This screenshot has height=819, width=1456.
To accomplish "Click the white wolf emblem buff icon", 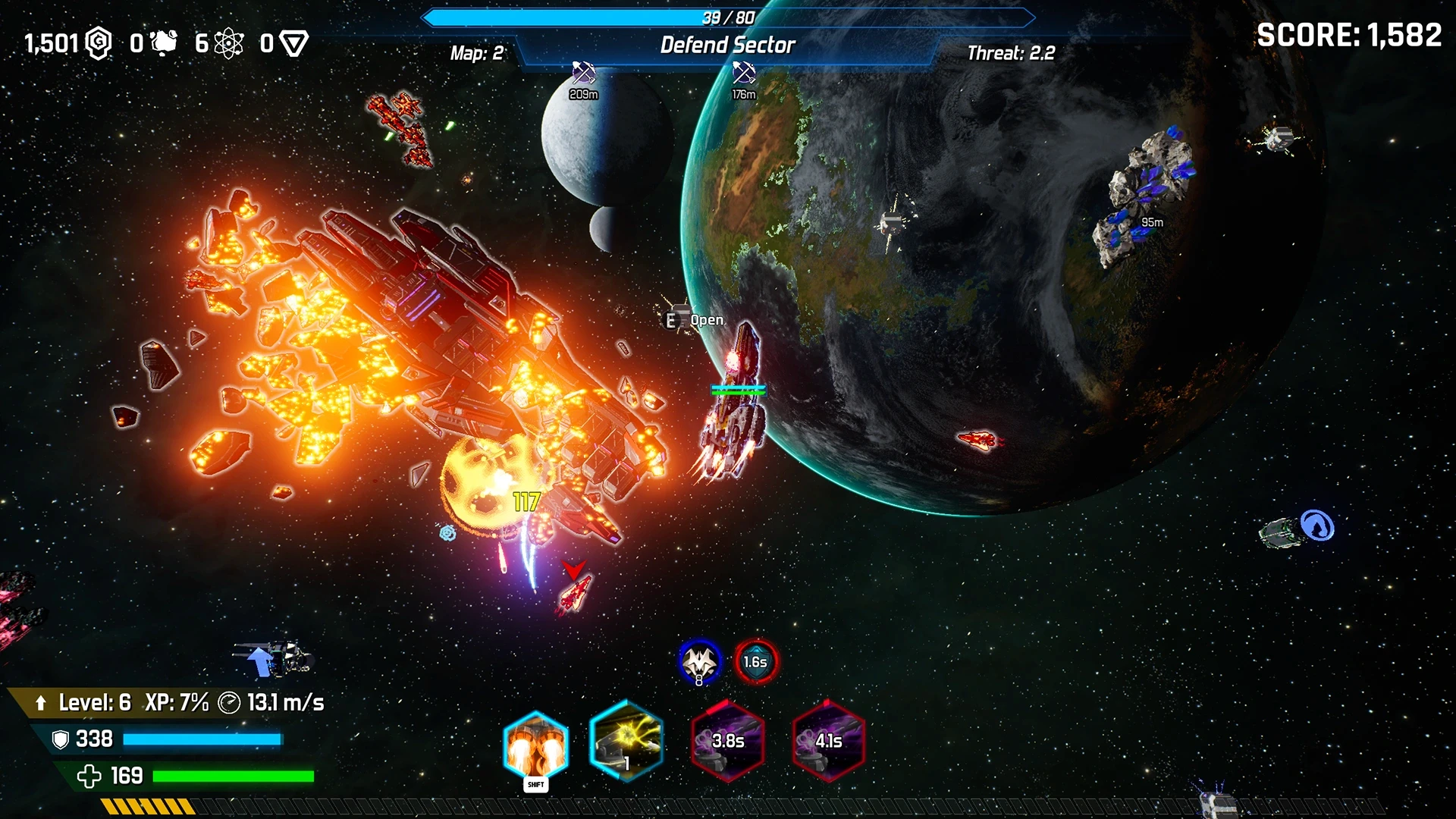I will 699,661.
